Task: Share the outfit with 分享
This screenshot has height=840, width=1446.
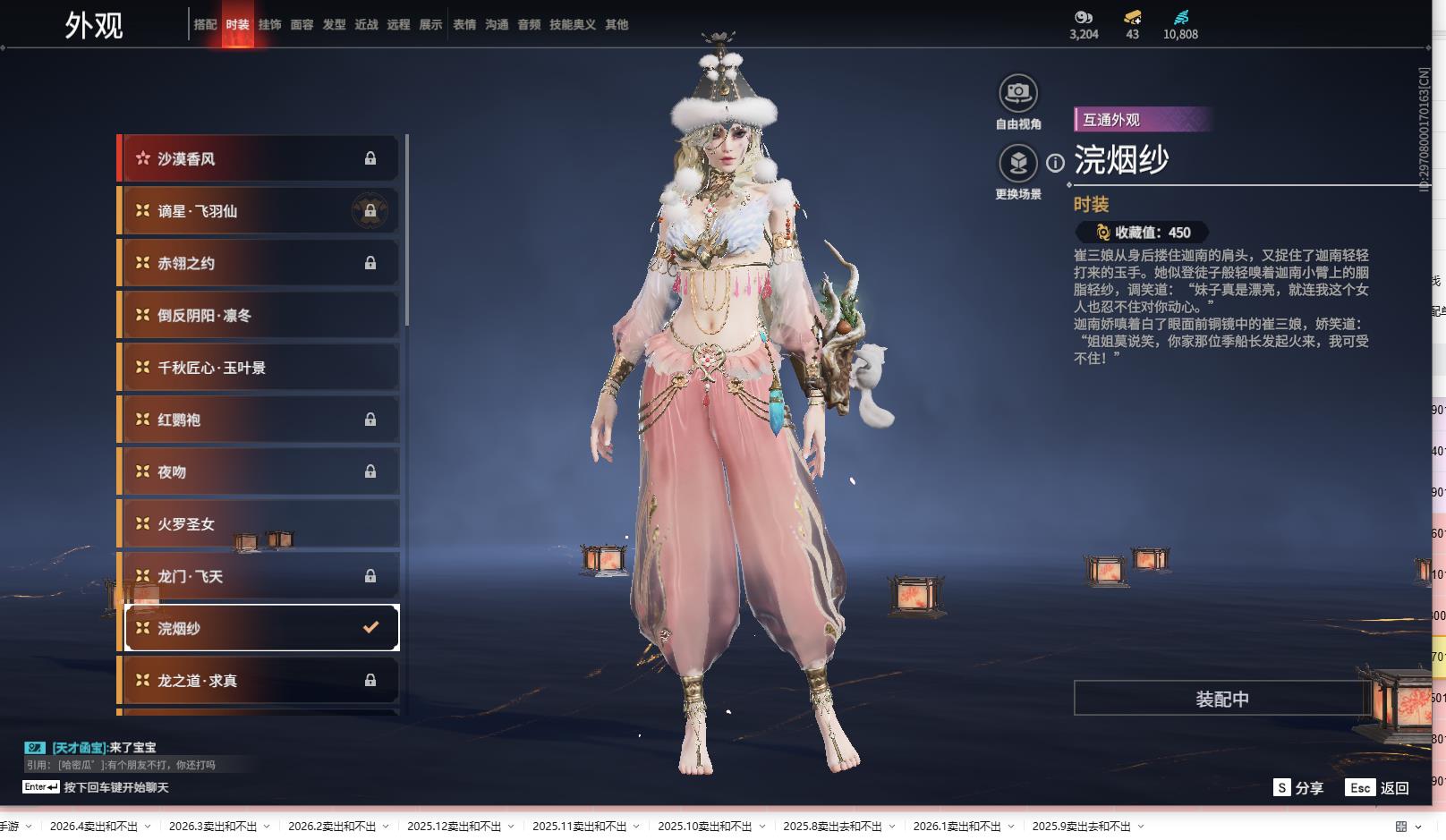Action: pyautogui.click(x=1298, y=788)
